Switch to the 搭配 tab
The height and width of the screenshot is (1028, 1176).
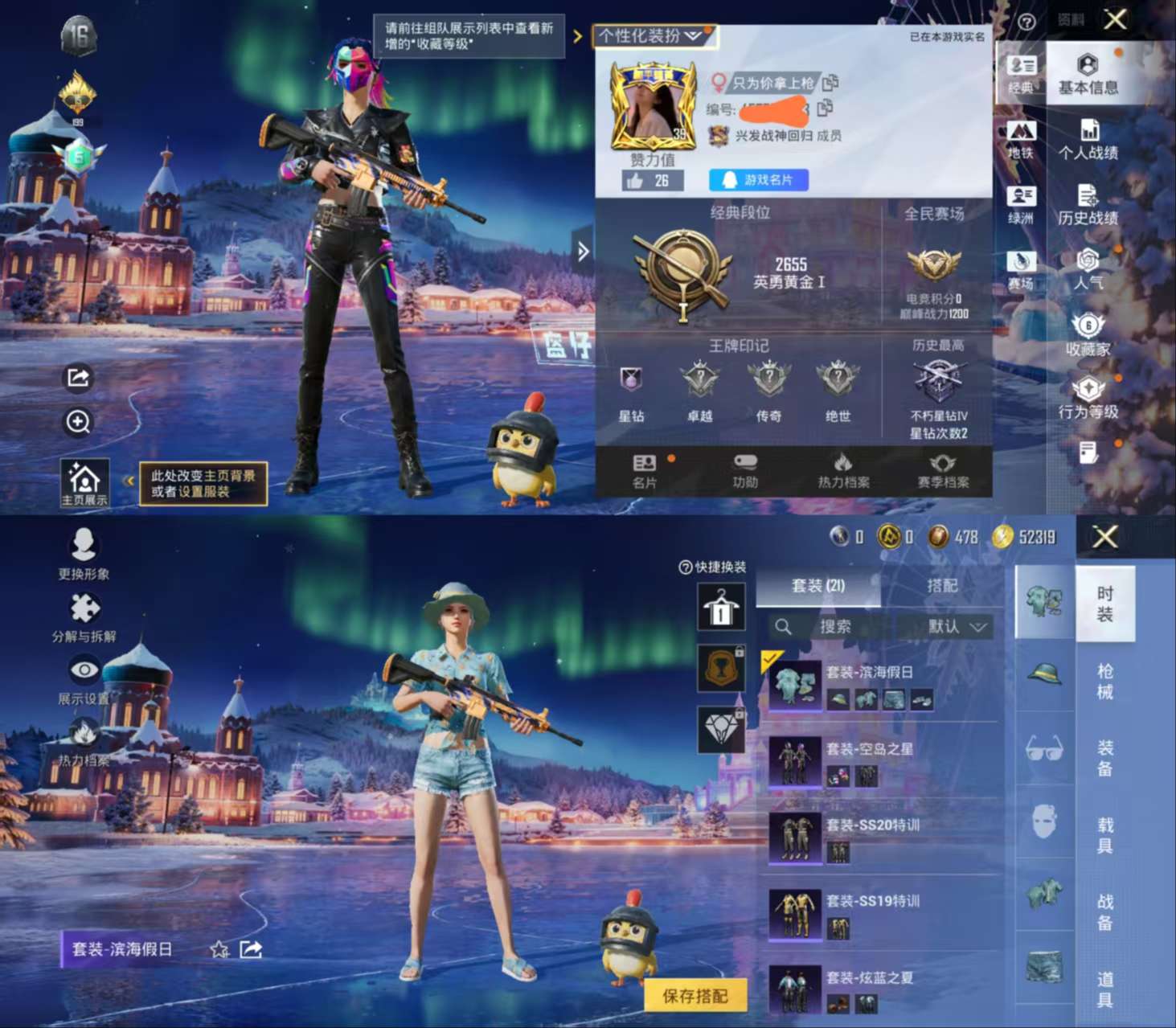click(945, 587)
